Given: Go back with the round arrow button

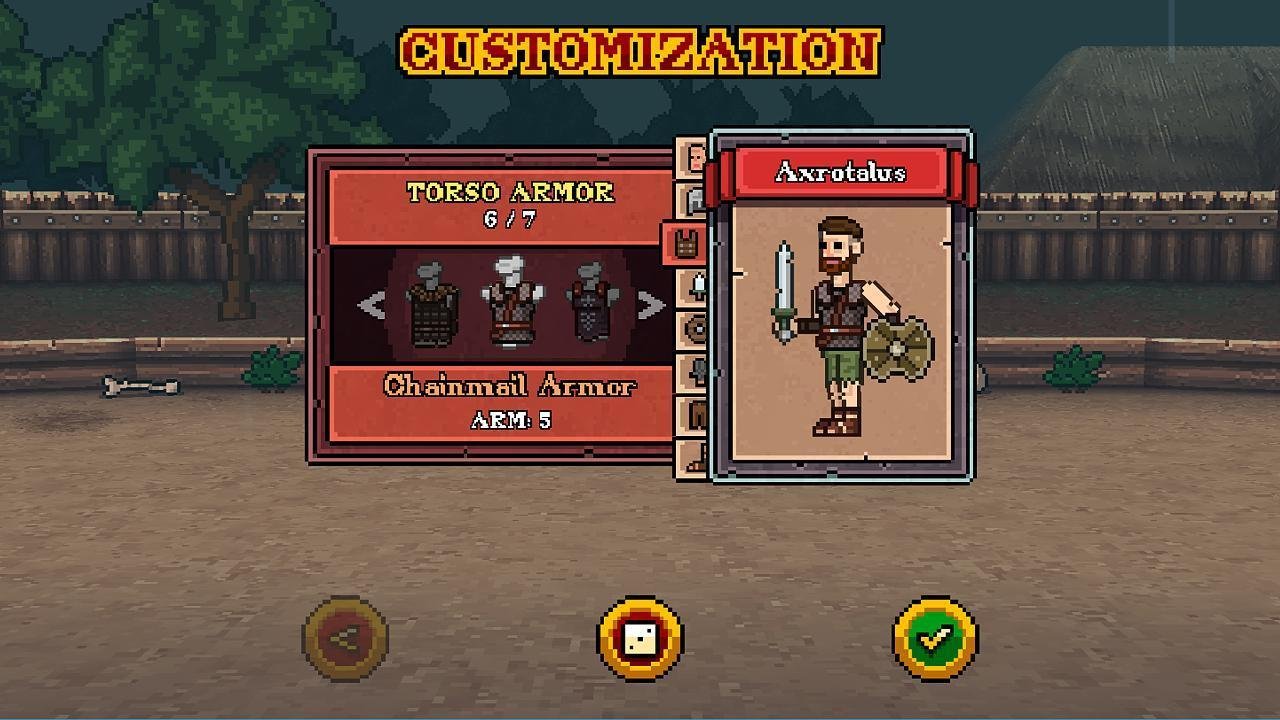Looking at the screenshot, I should 345,639.
